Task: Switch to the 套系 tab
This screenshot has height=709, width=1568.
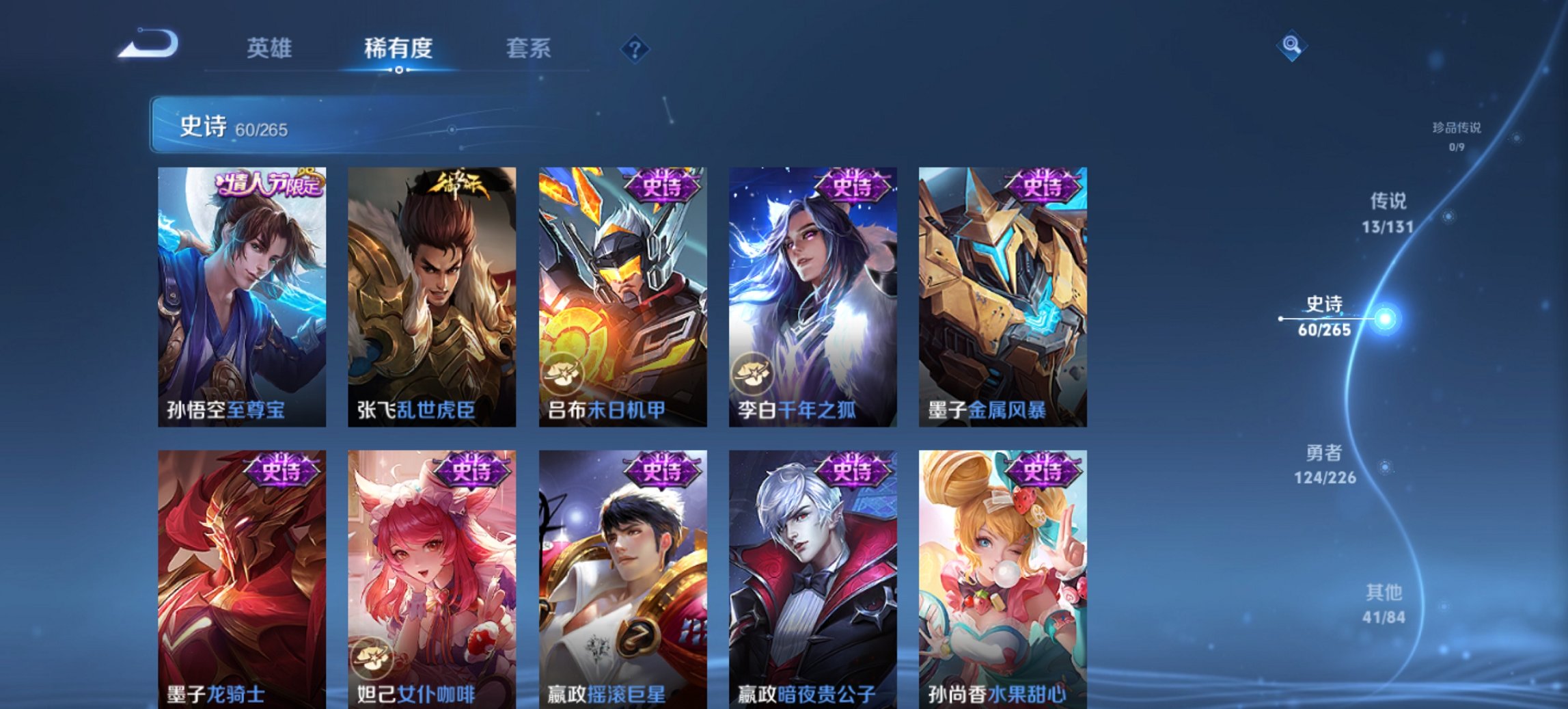Action: pos(529,49)
